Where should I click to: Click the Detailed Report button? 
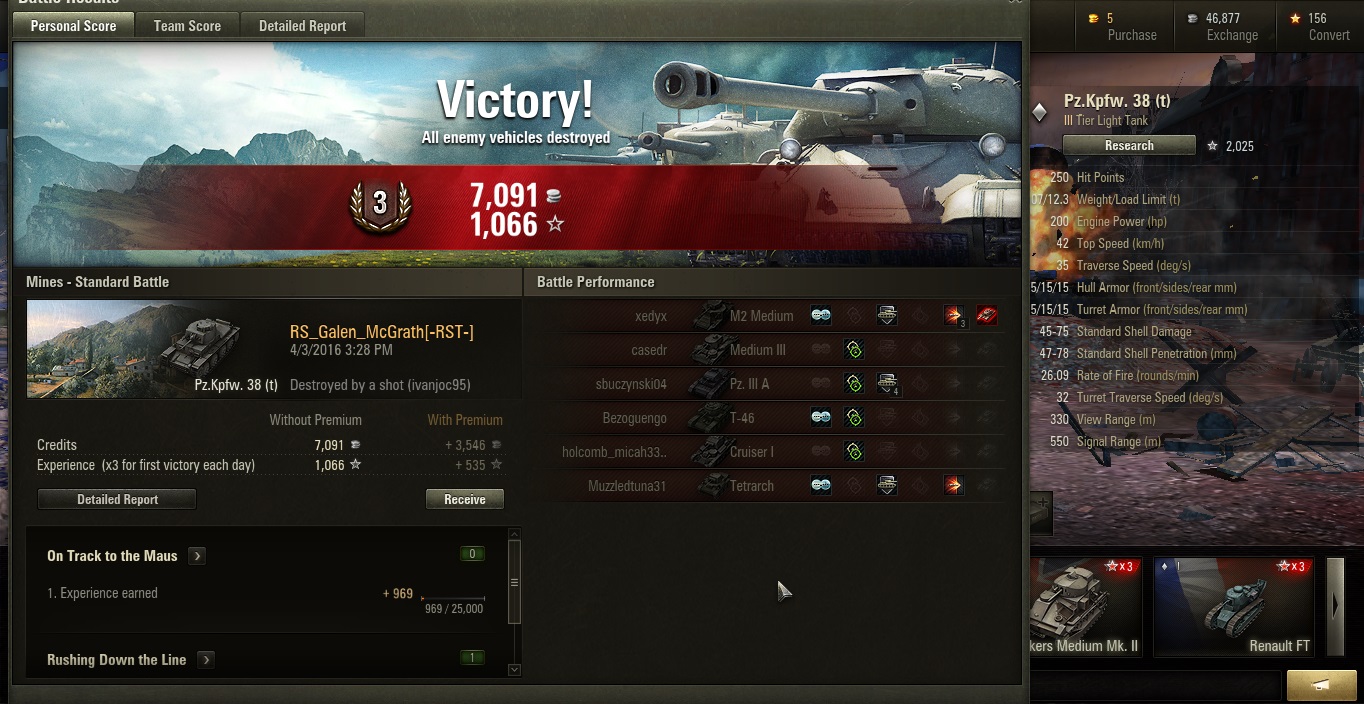[117, 499]
